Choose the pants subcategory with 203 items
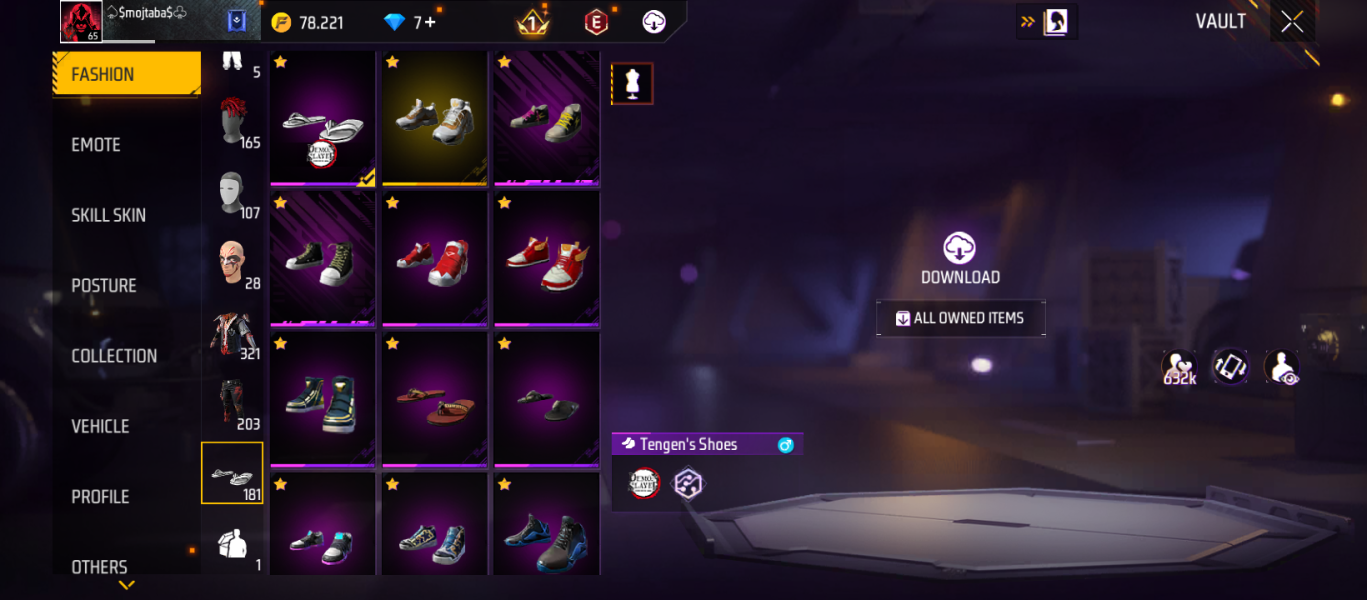This screenshot has height=600, width=1367. point(233,404)
